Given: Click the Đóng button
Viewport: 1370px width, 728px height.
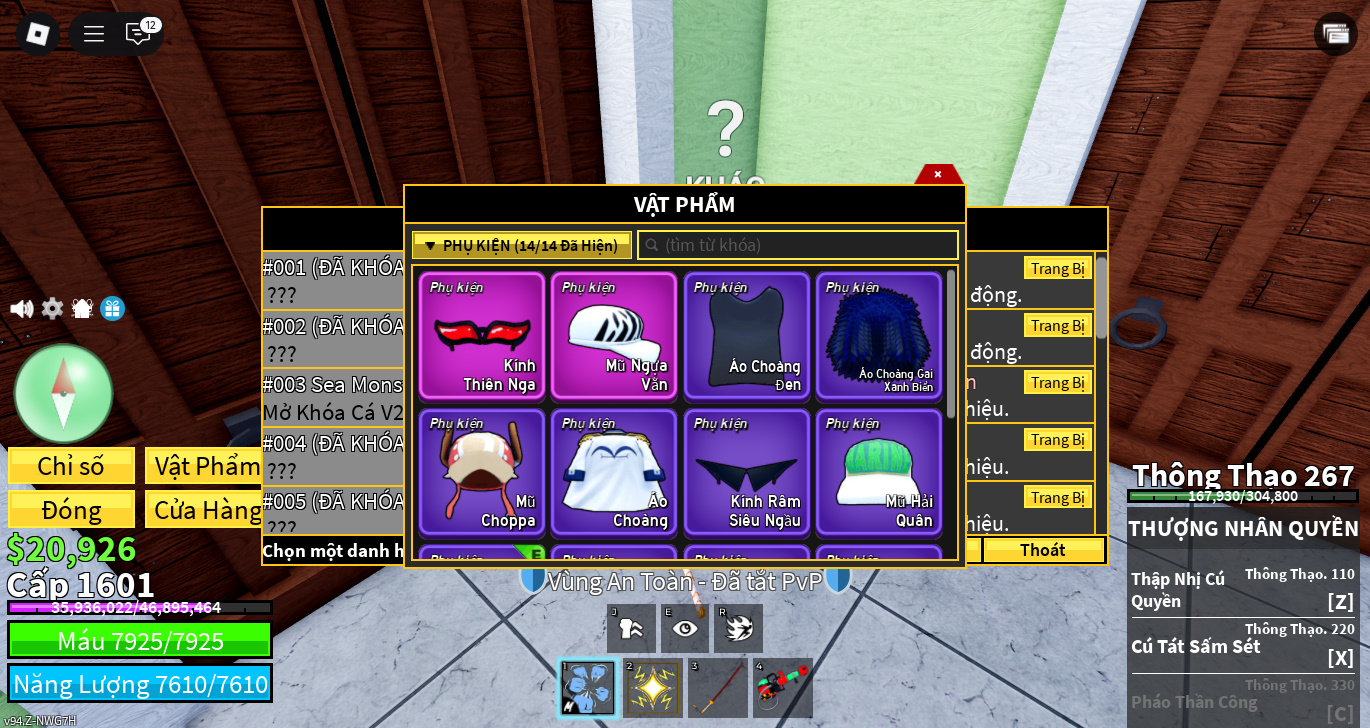Looking at the screenshot, I should pyautogui.click(x=71, y=510).
